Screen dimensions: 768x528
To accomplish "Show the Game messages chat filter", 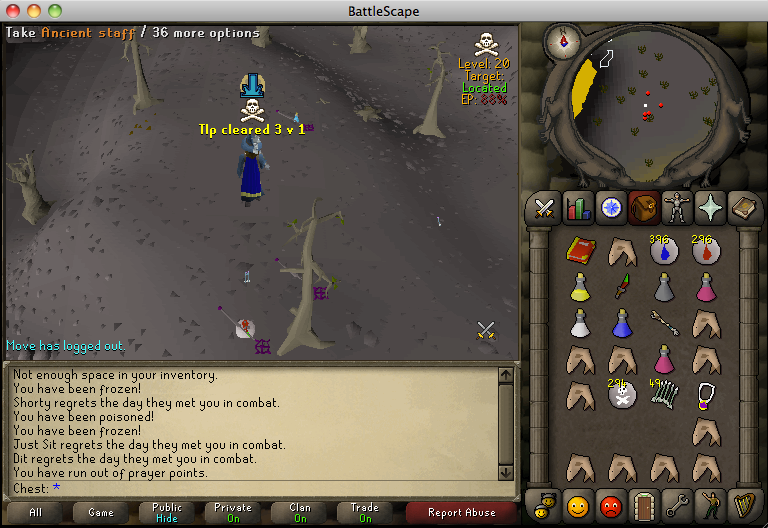I will click(101, 512).
